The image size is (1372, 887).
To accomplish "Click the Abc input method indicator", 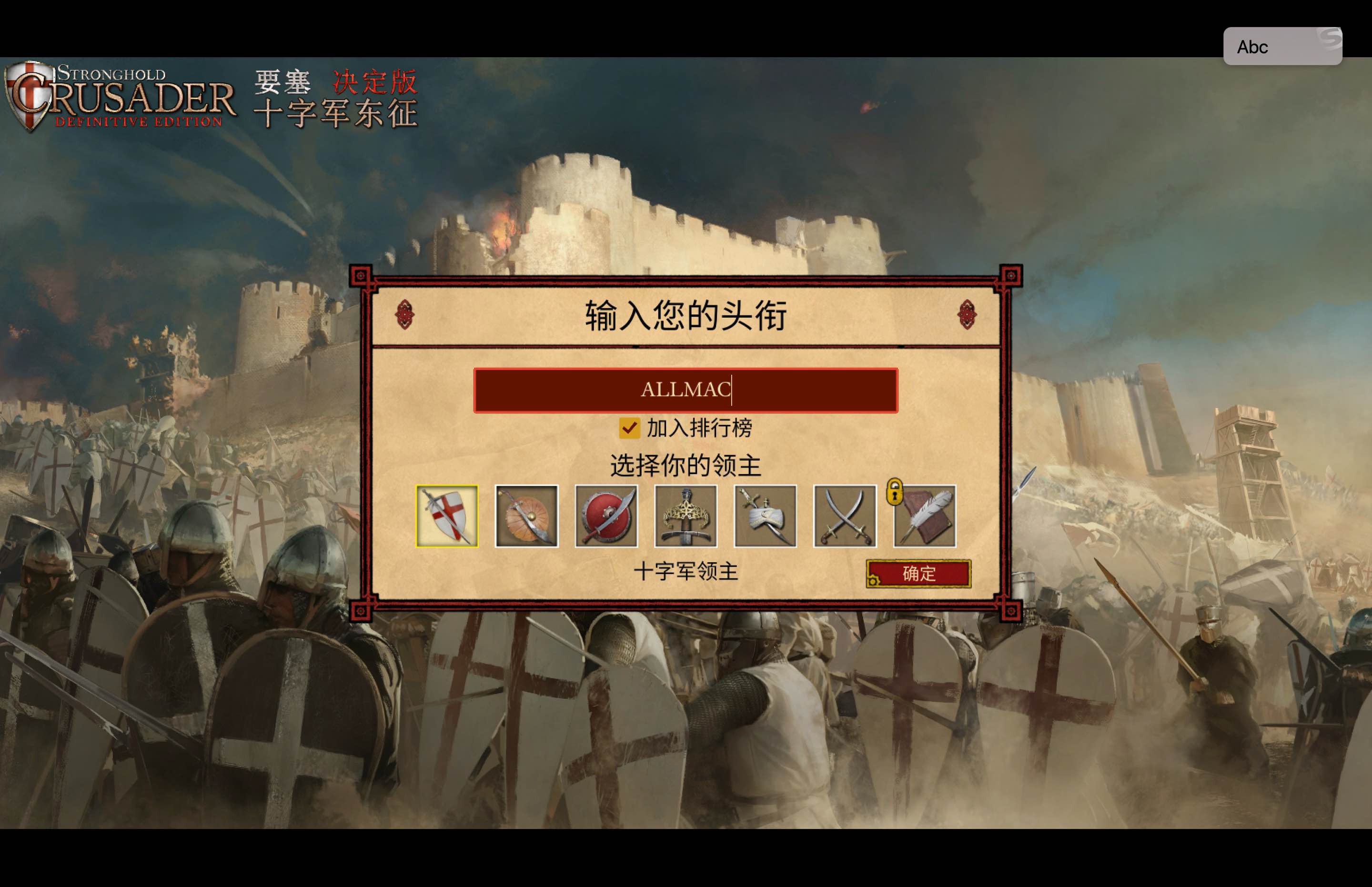I will pyautogui.click(x=1282, y=47).
